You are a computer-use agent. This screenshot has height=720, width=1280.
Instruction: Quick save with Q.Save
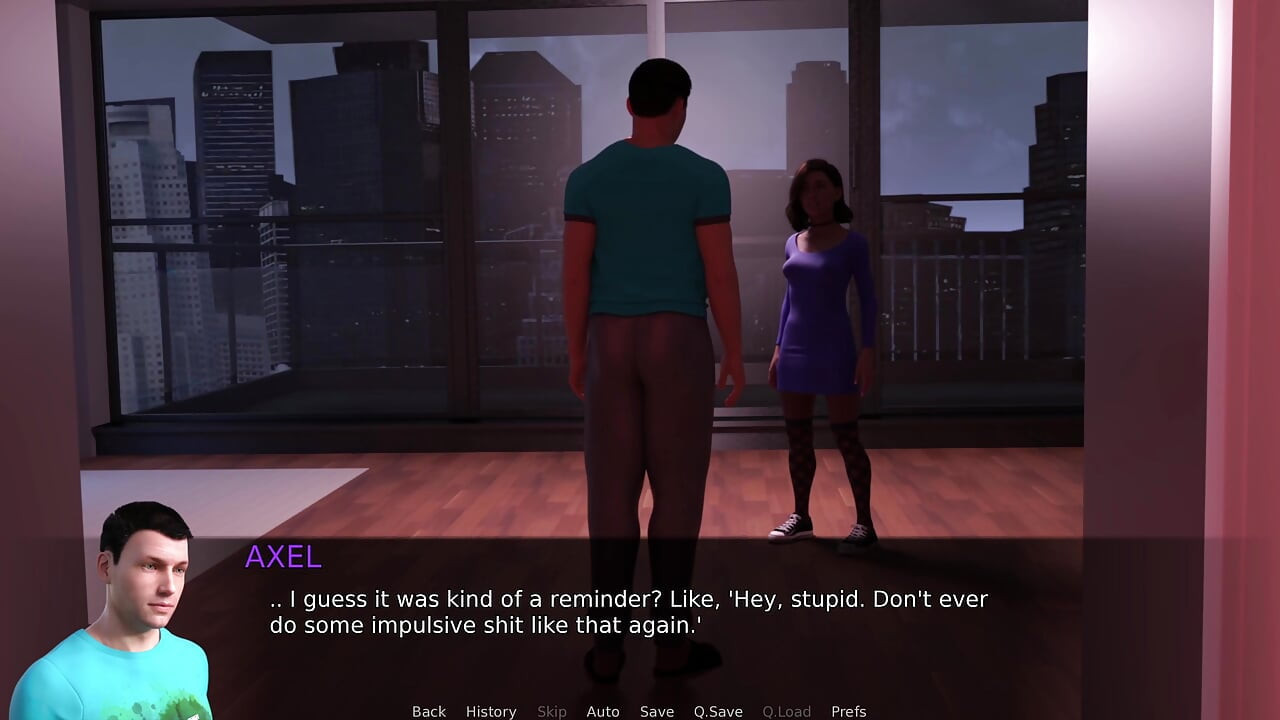point(718,711)
